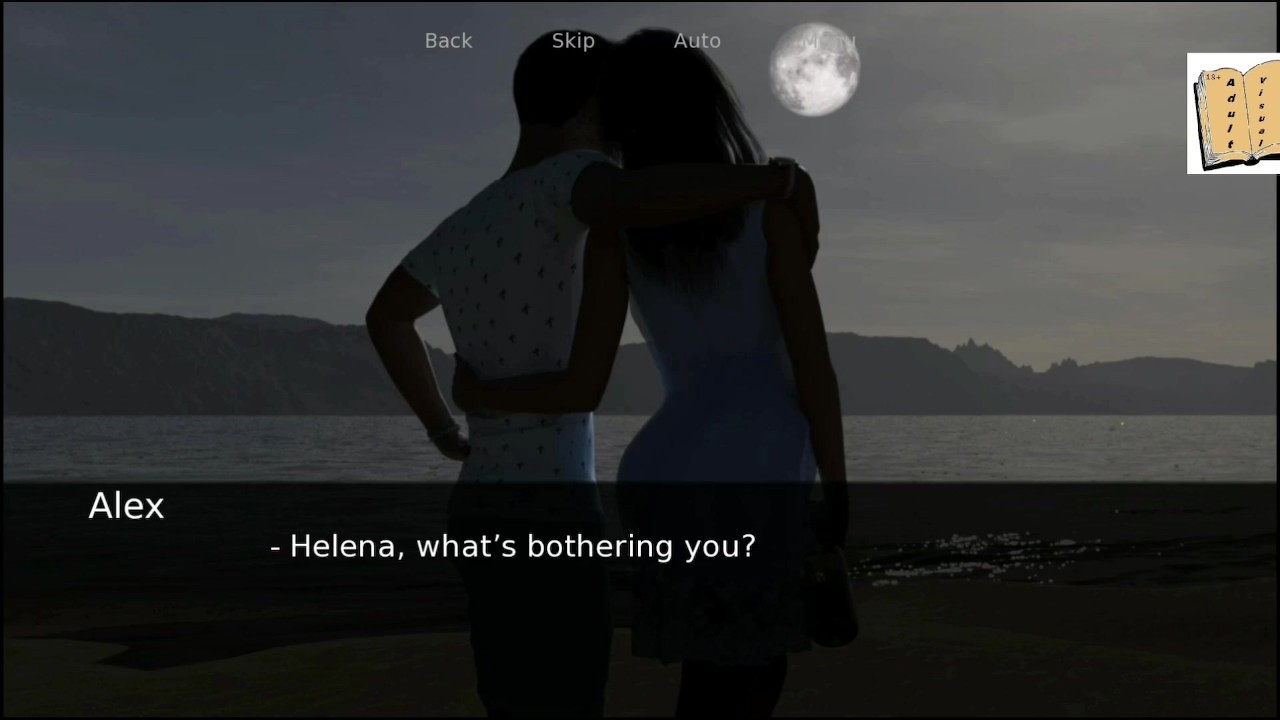Go back to the previous dialogue line
Screen dimensions: 1280x720
448,41
